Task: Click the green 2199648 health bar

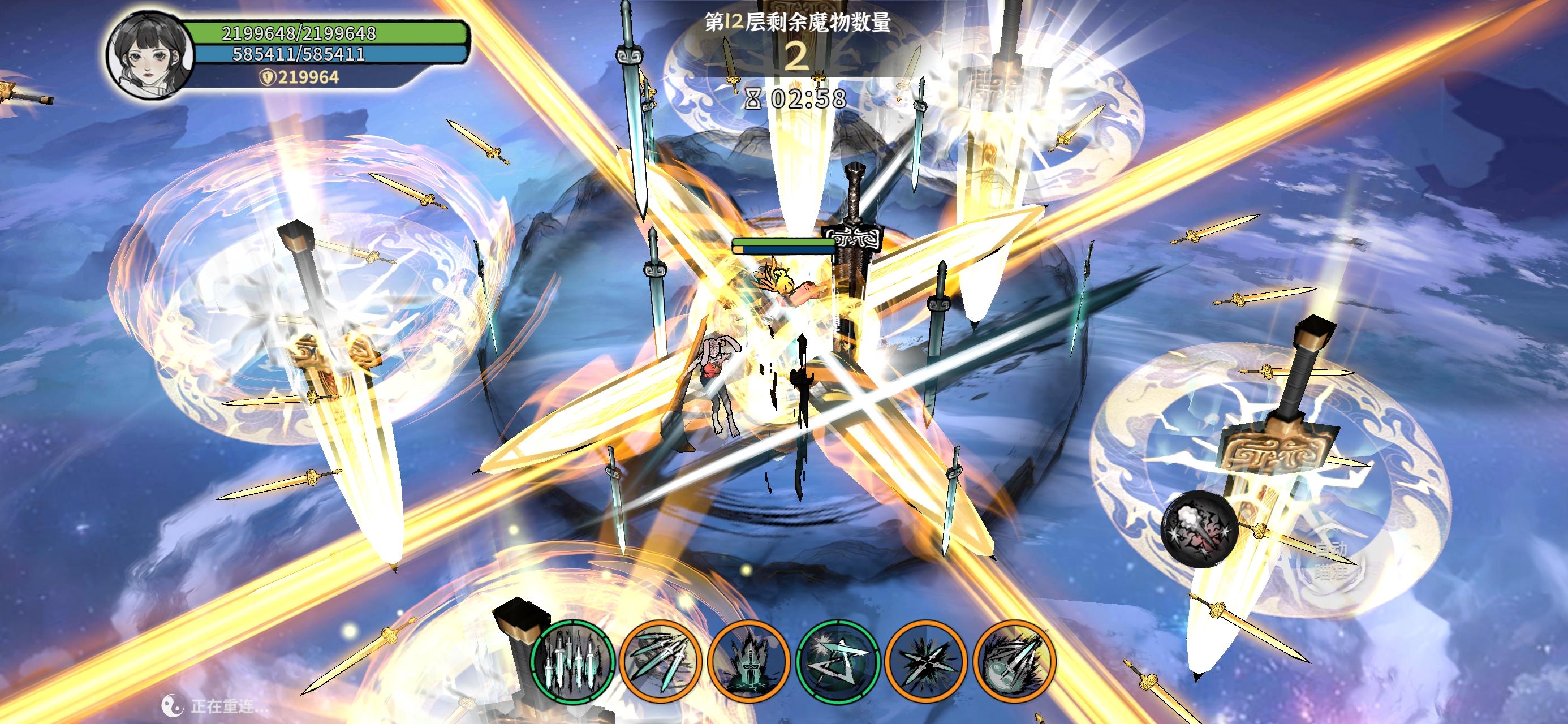Action: 329,34
